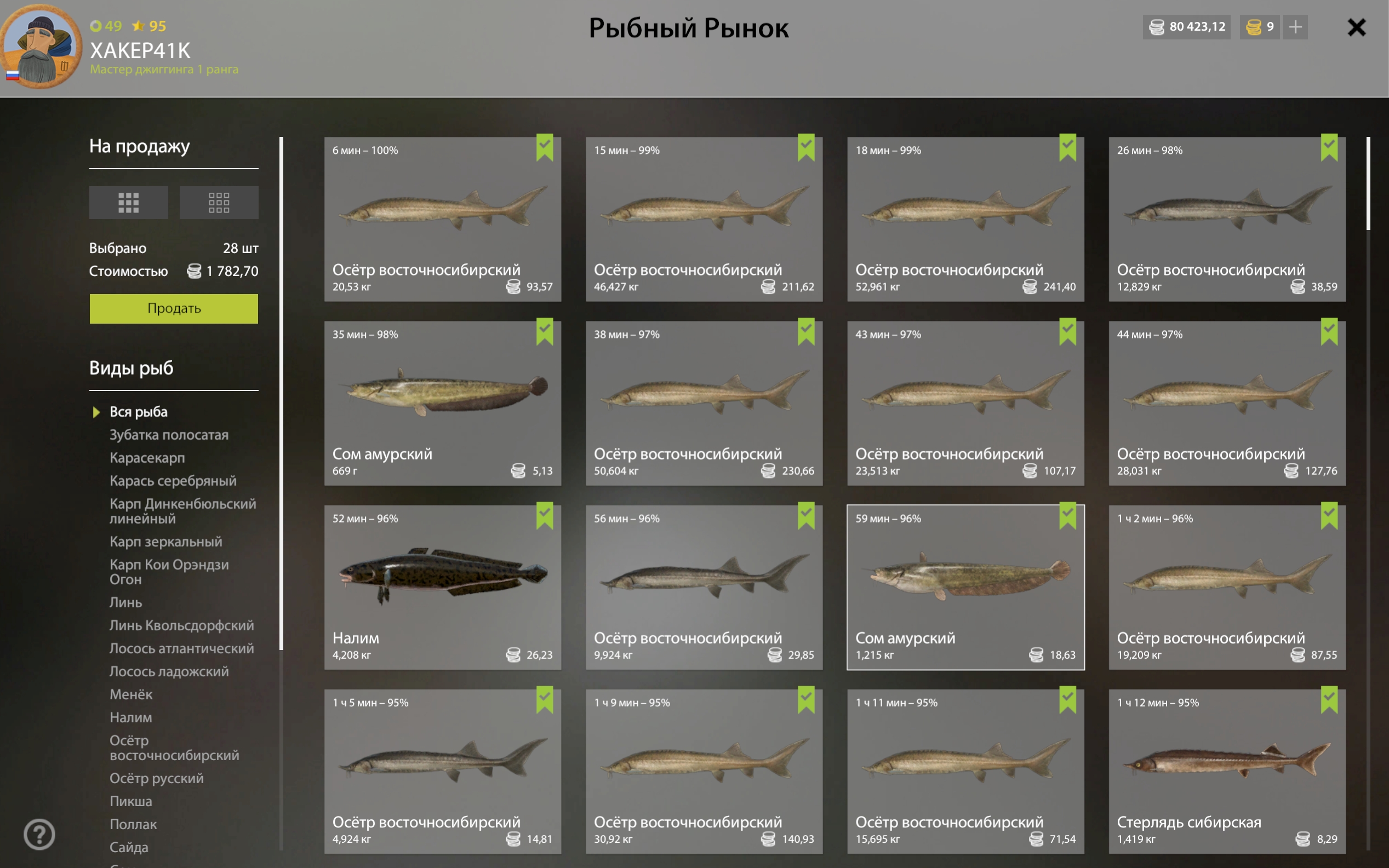Filter by Линь Квольсдорфский
The image size is (1389, 868).
pyautogui.click(x=181, y=625)
